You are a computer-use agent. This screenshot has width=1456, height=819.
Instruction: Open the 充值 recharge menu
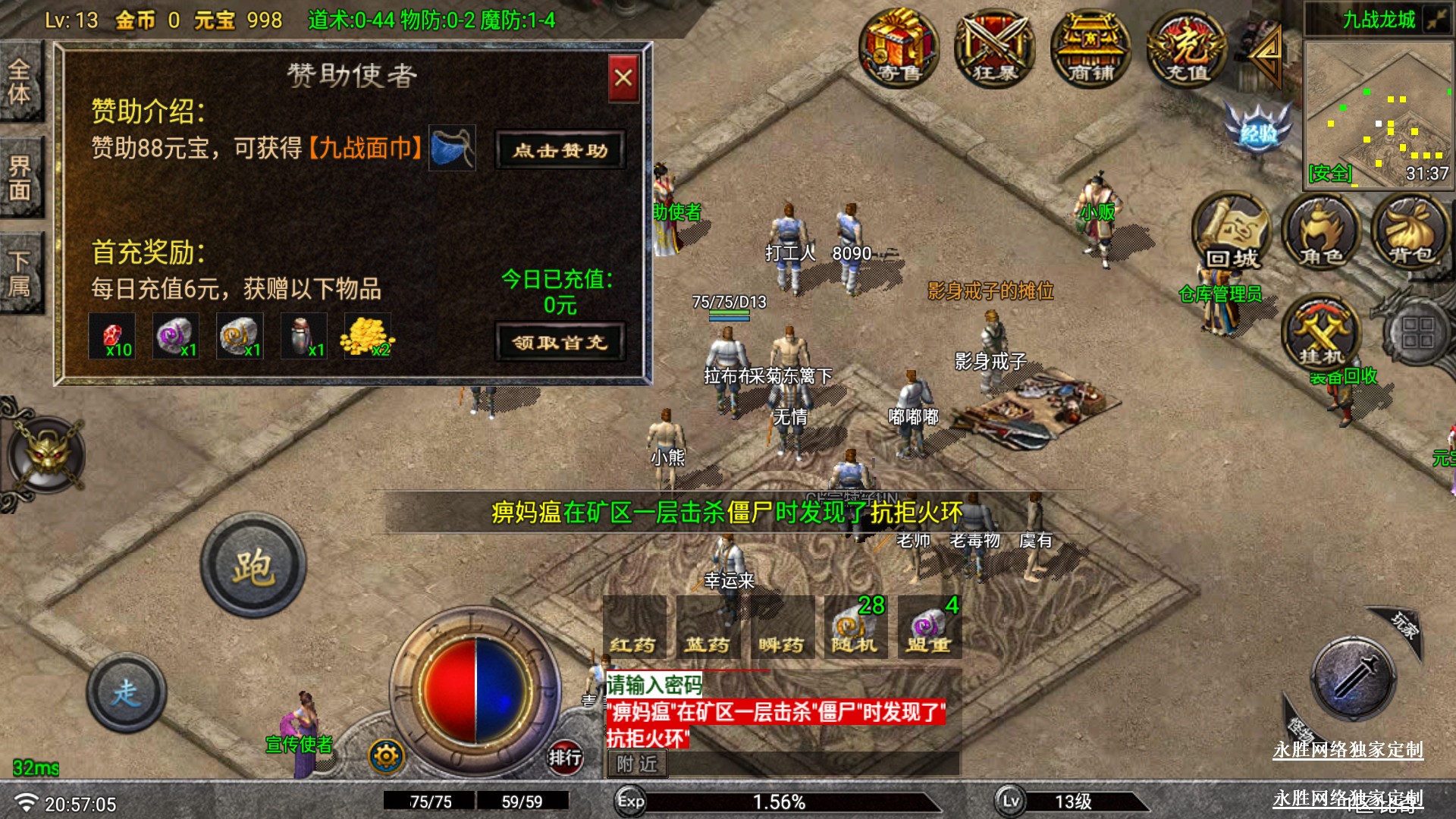pyautogui.click(x=1187, y=47)
